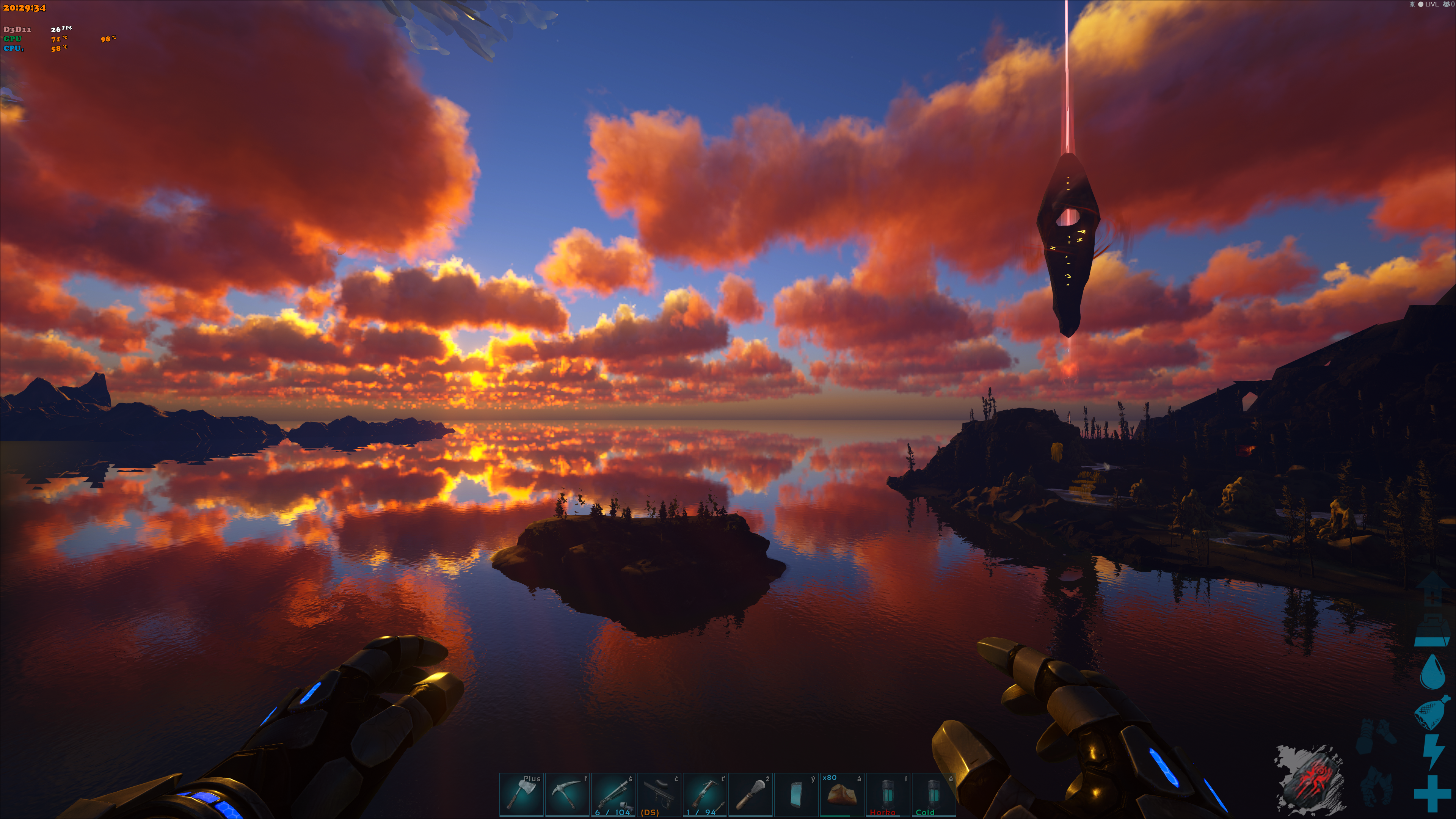Select the smartphone item in the hotbar
Image resolution: width=1456 pixels, height=819 pixels.
pyautogui.click(x=796, y=794)
